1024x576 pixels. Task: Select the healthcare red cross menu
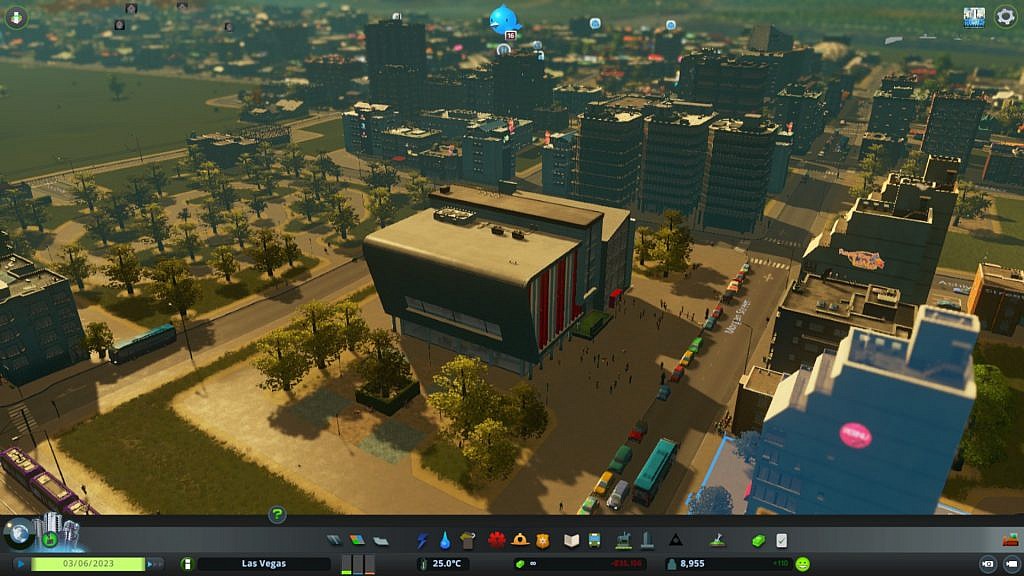[497, 540]
